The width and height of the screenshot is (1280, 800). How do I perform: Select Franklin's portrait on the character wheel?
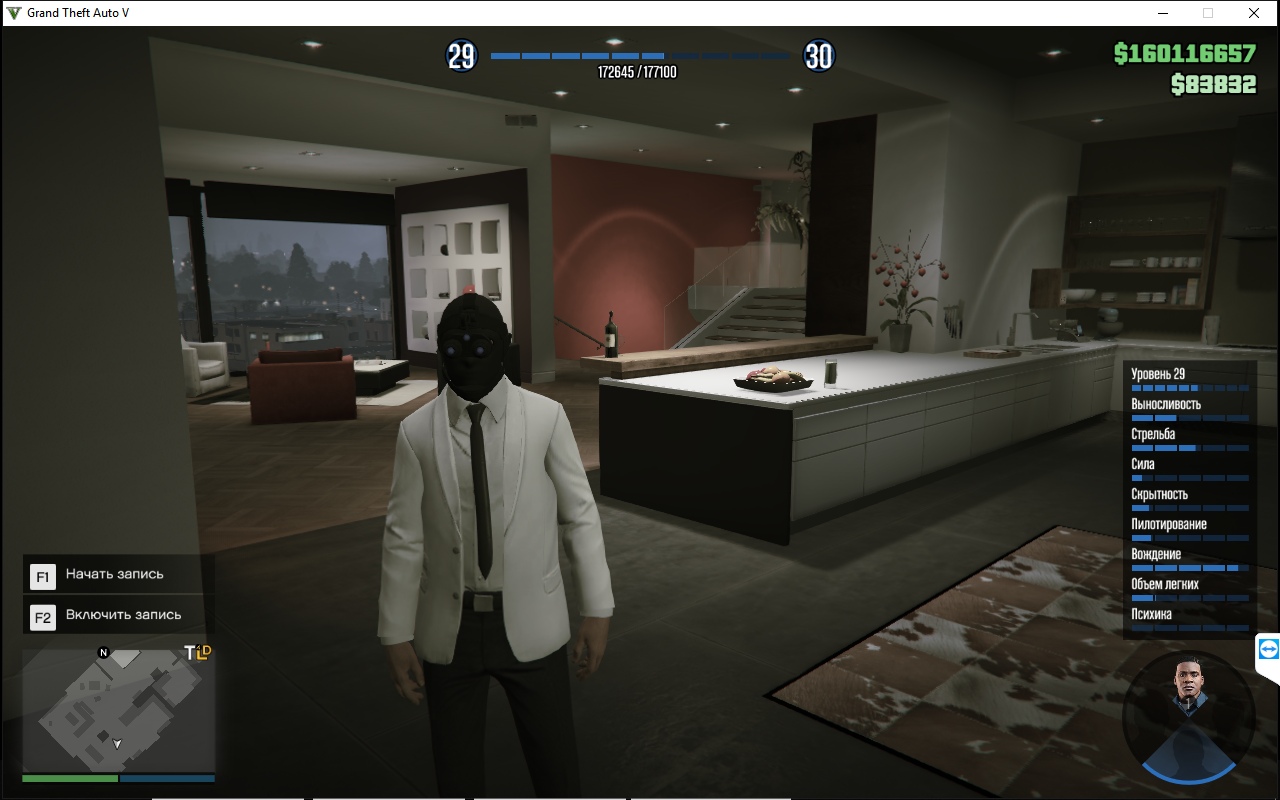pyautogui.click(x=1187, y=689)
